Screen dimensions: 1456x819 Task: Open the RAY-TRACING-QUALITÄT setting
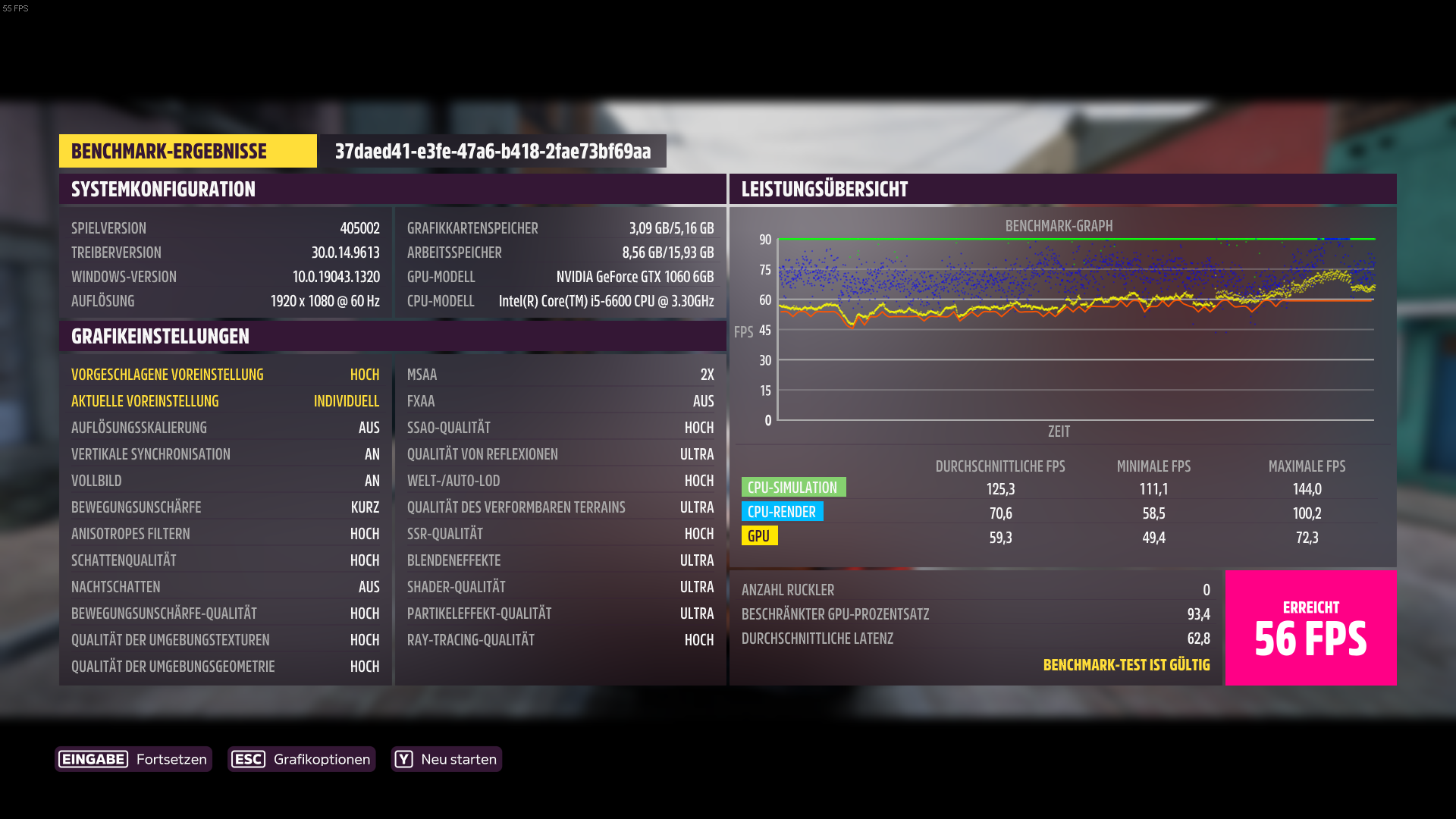click(x=560, y=639)
